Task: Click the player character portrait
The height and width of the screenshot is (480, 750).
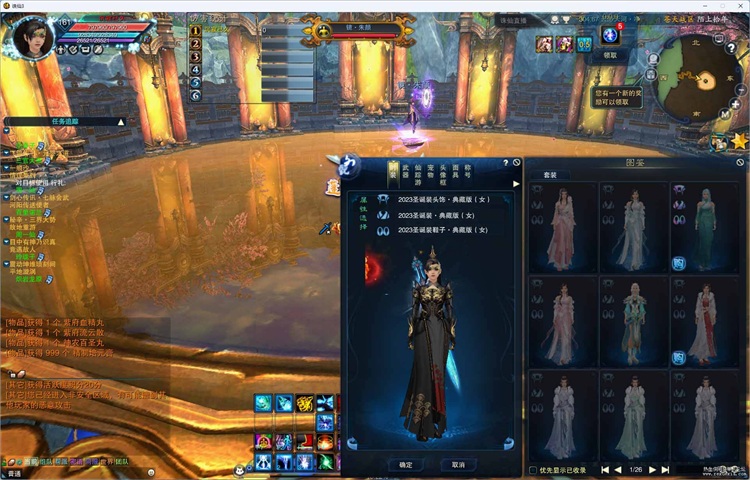Action: 32,38
